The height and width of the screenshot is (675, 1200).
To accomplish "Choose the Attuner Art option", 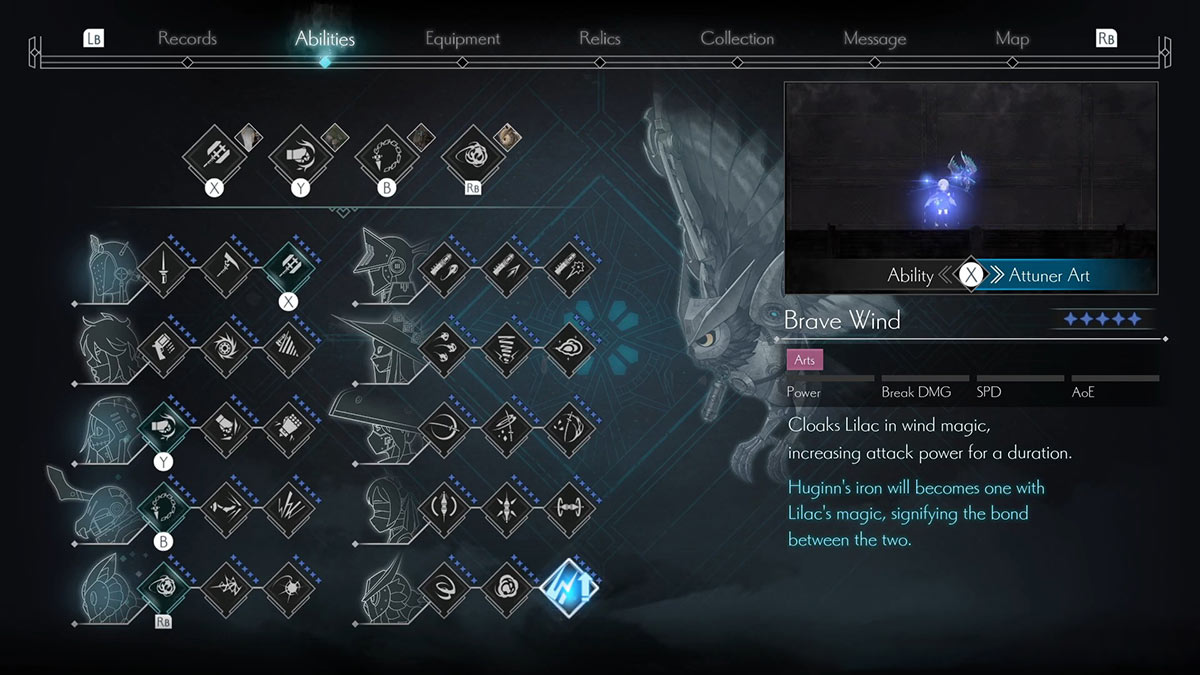I will [x=1049, y=275].
